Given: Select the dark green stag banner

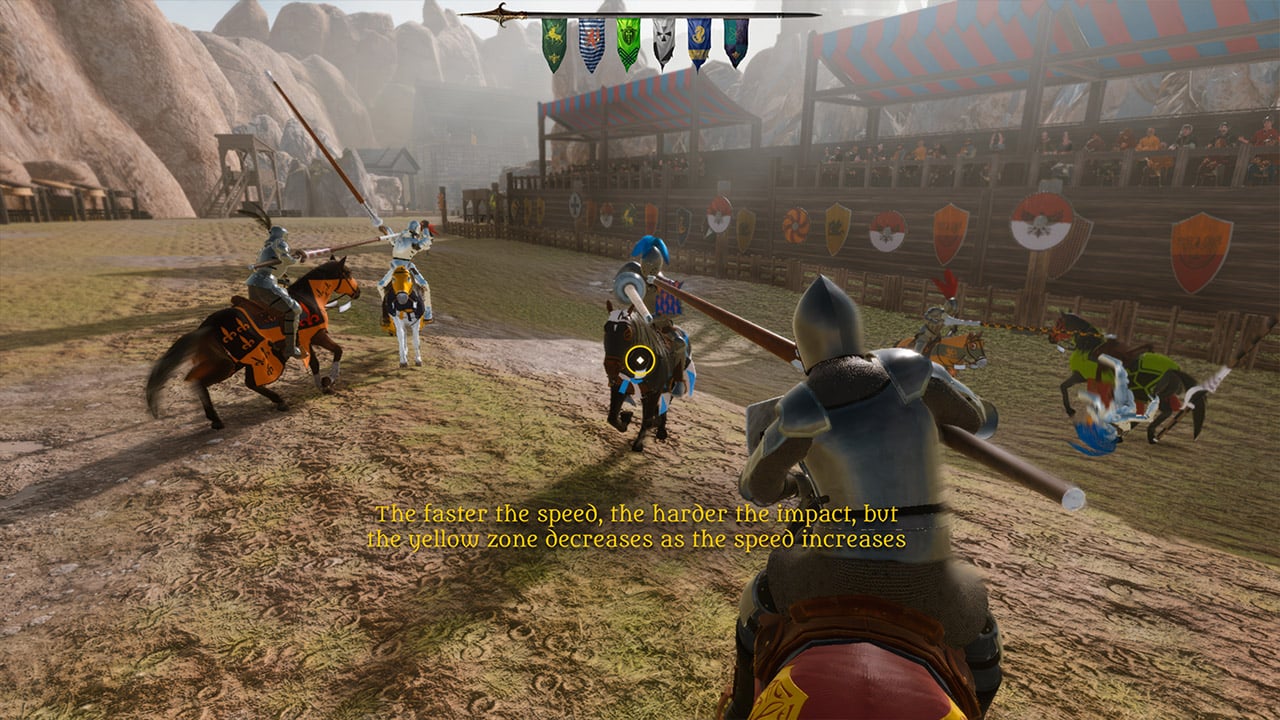Looking at the screenshot, I should coord(553,43).
